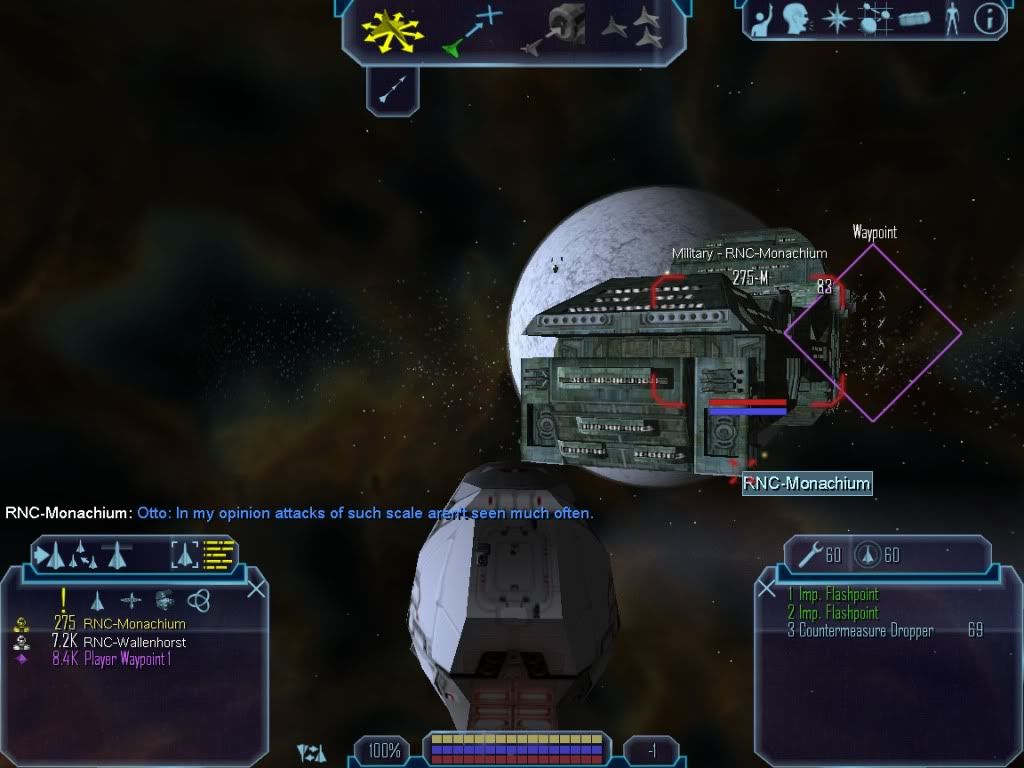Viewport: 1024px width, 768px height.
Task: Click the missile icon below the maneuver bar
Action: coord(392,92)
